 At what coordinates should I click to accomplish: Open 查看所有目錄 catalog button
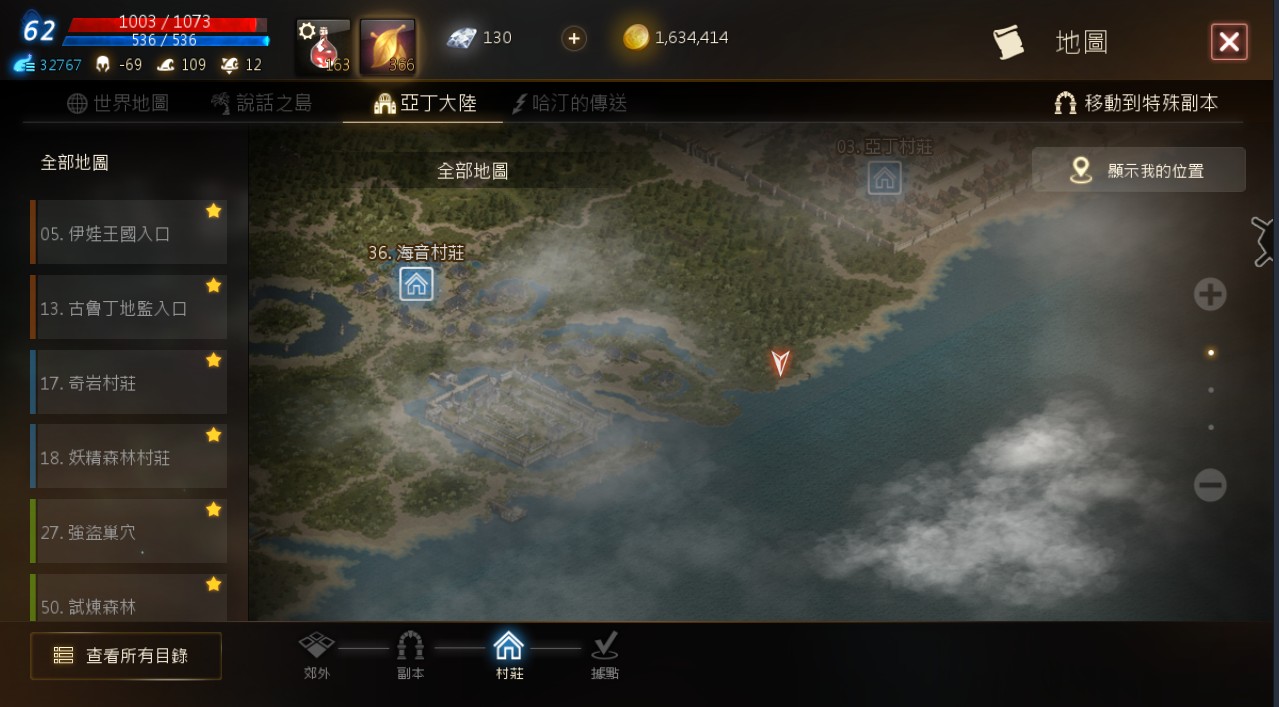pos(126,656)
